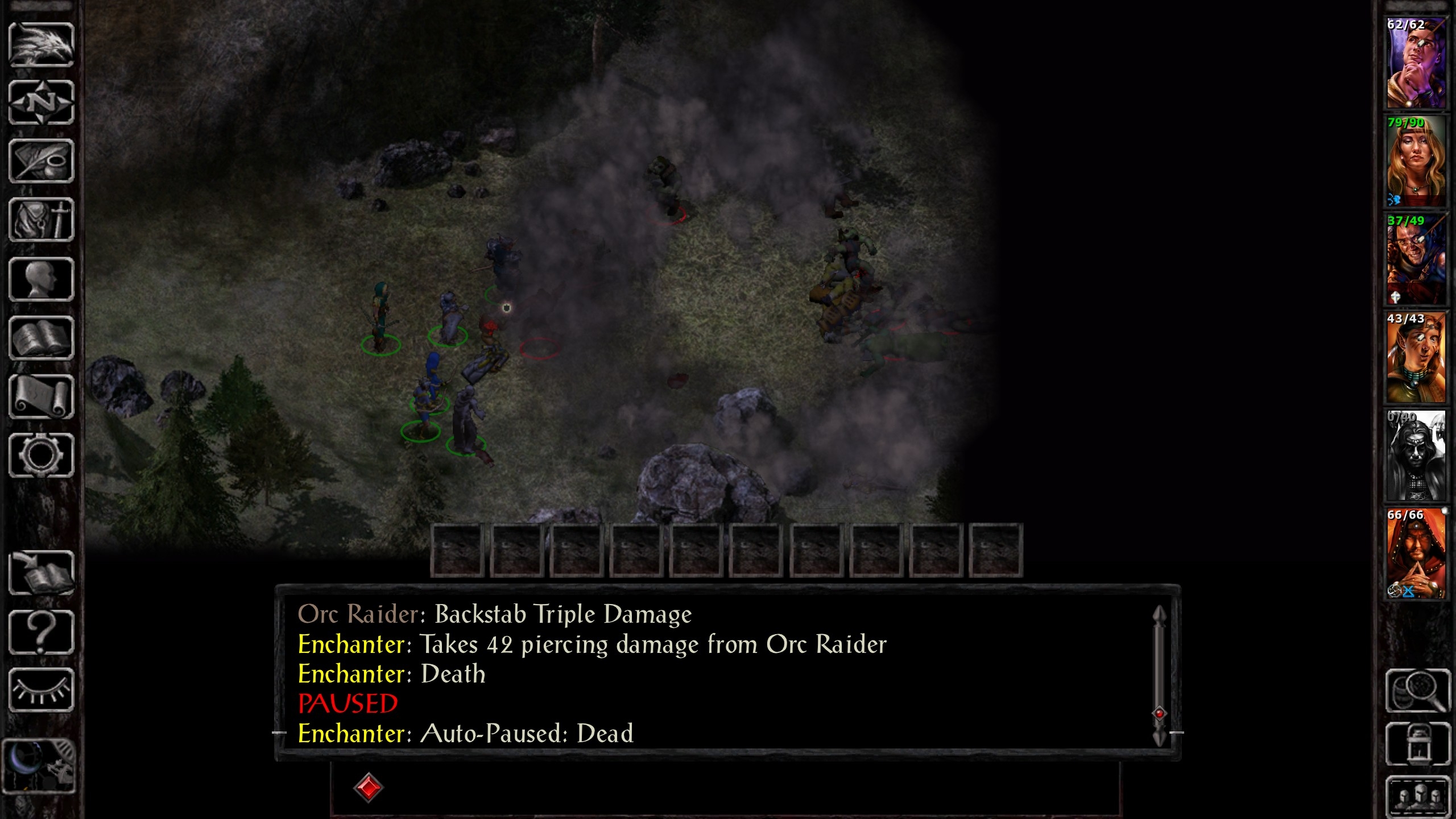
Task: Open the journal with the quill icon
Action: tap(41, 162)
